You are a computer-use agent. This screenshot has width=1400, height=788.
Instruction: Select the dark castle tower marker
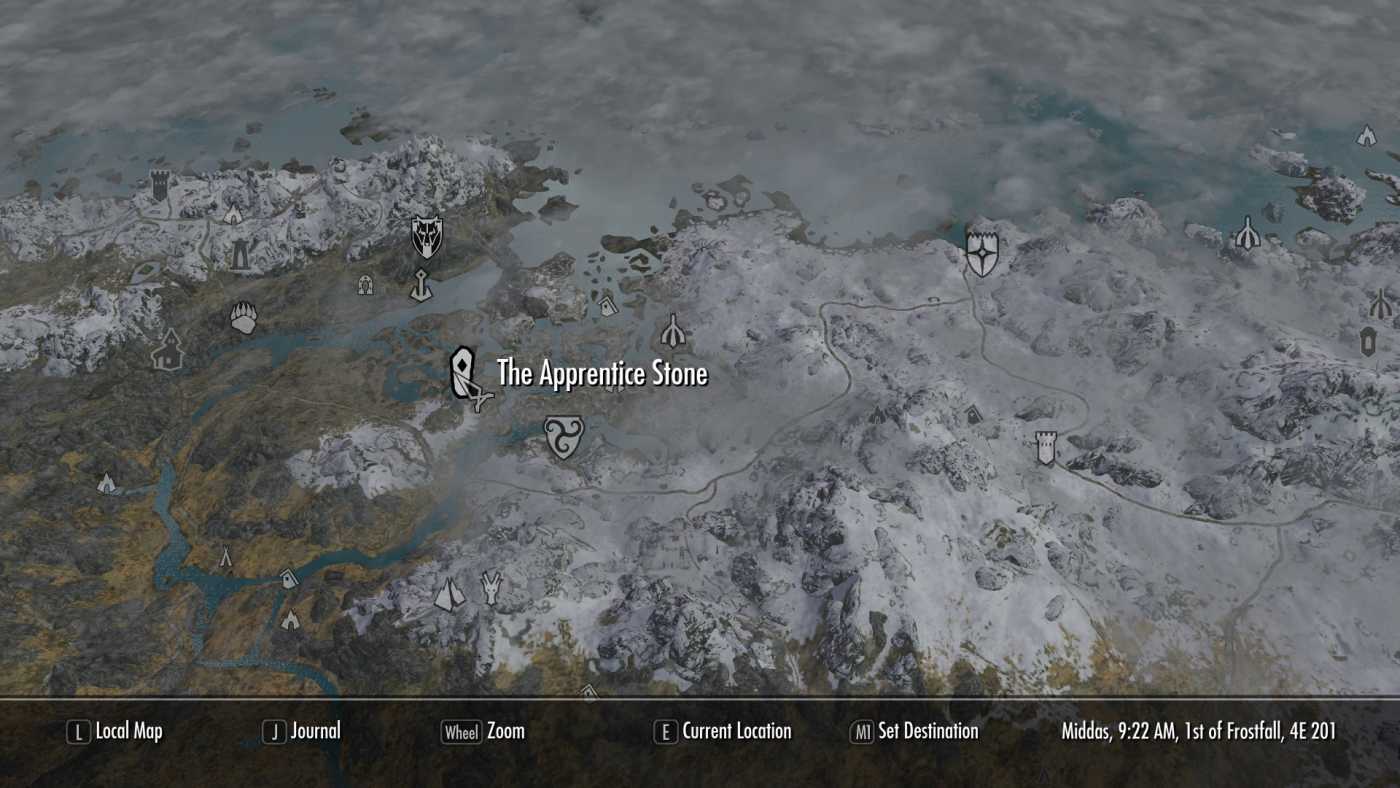[x=160, y=185]
